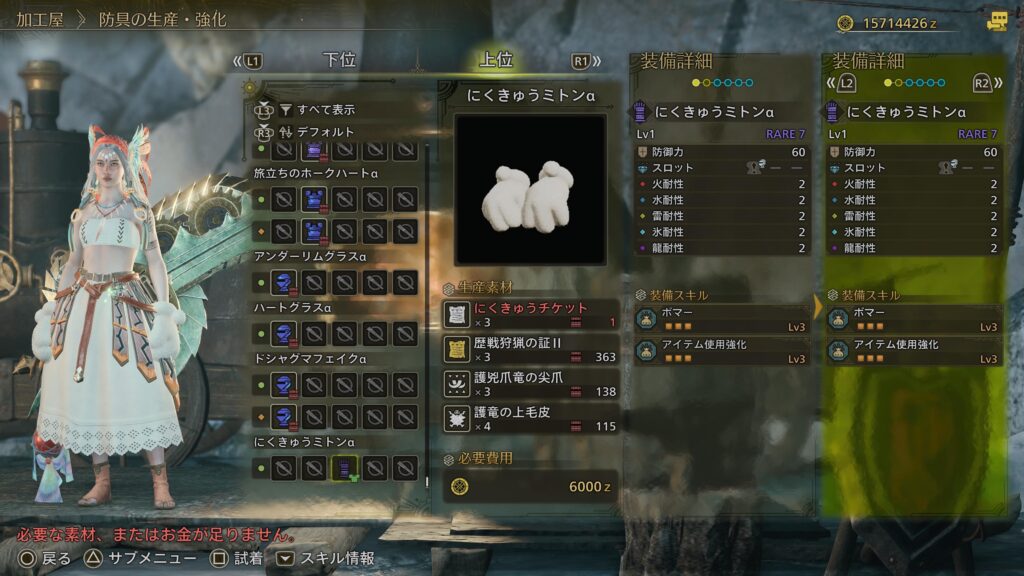
Task: Choose the ハートグラスα head armor slot
Action: 285,333
